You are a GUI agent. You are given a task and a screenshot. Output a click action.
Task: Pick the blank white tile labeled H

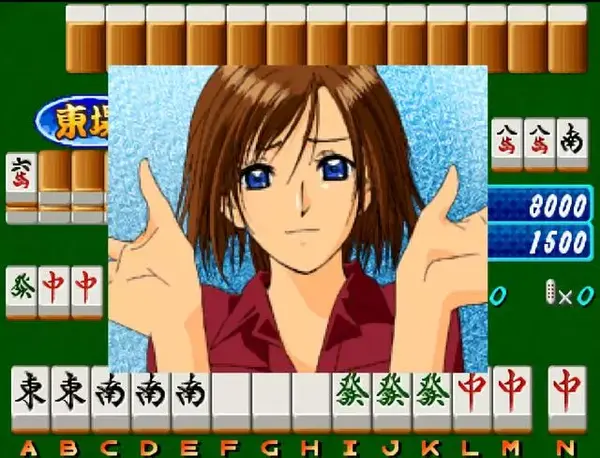pyautogui.click(x=310, y=399)
